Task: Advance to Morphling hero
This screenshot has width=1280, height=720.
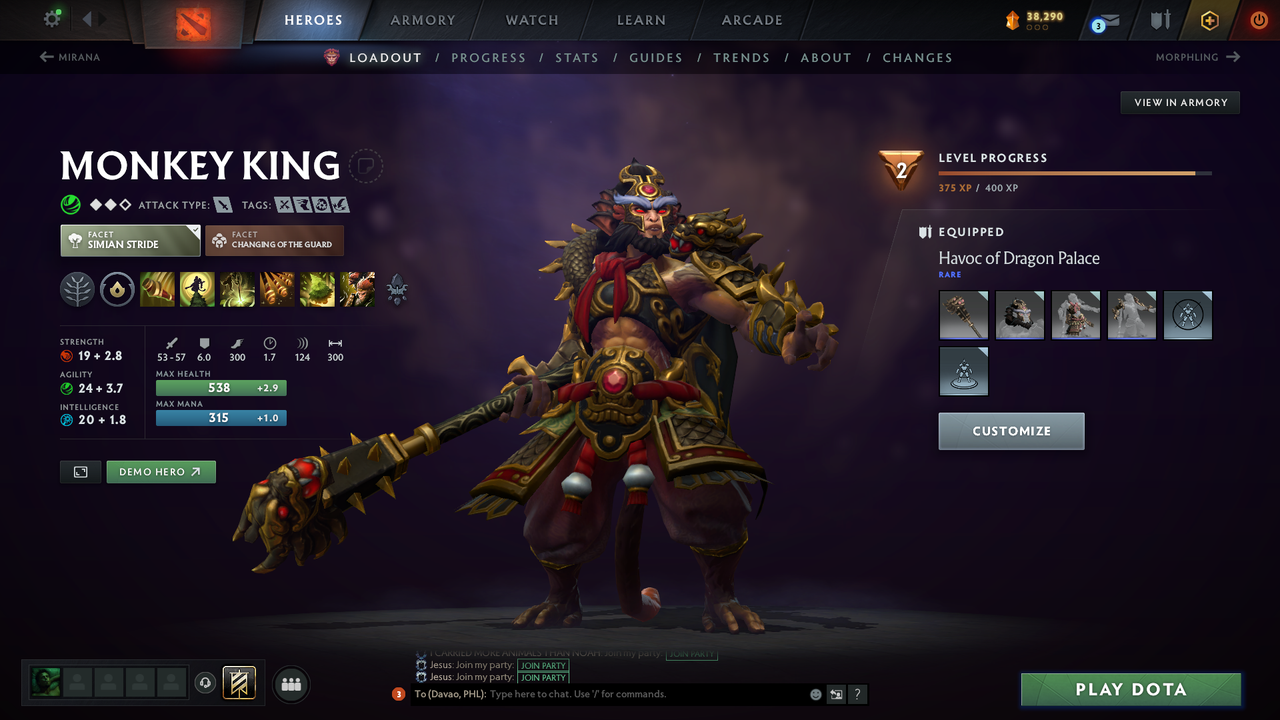Action: point(1196,57)
